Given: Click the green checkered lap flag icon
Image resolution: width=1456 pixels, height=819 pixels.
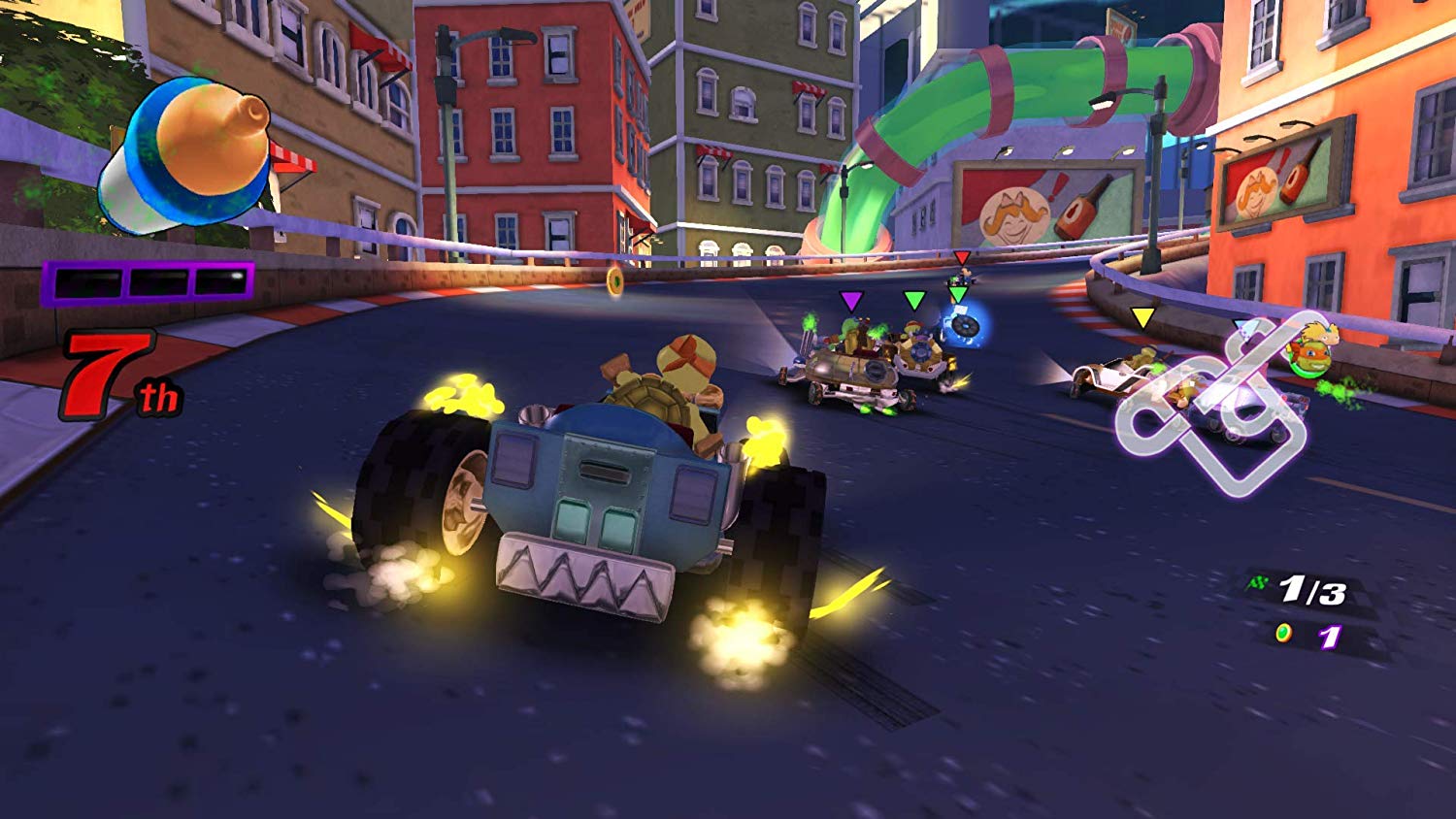Looking at the screenshot, I should point(1256,582).
